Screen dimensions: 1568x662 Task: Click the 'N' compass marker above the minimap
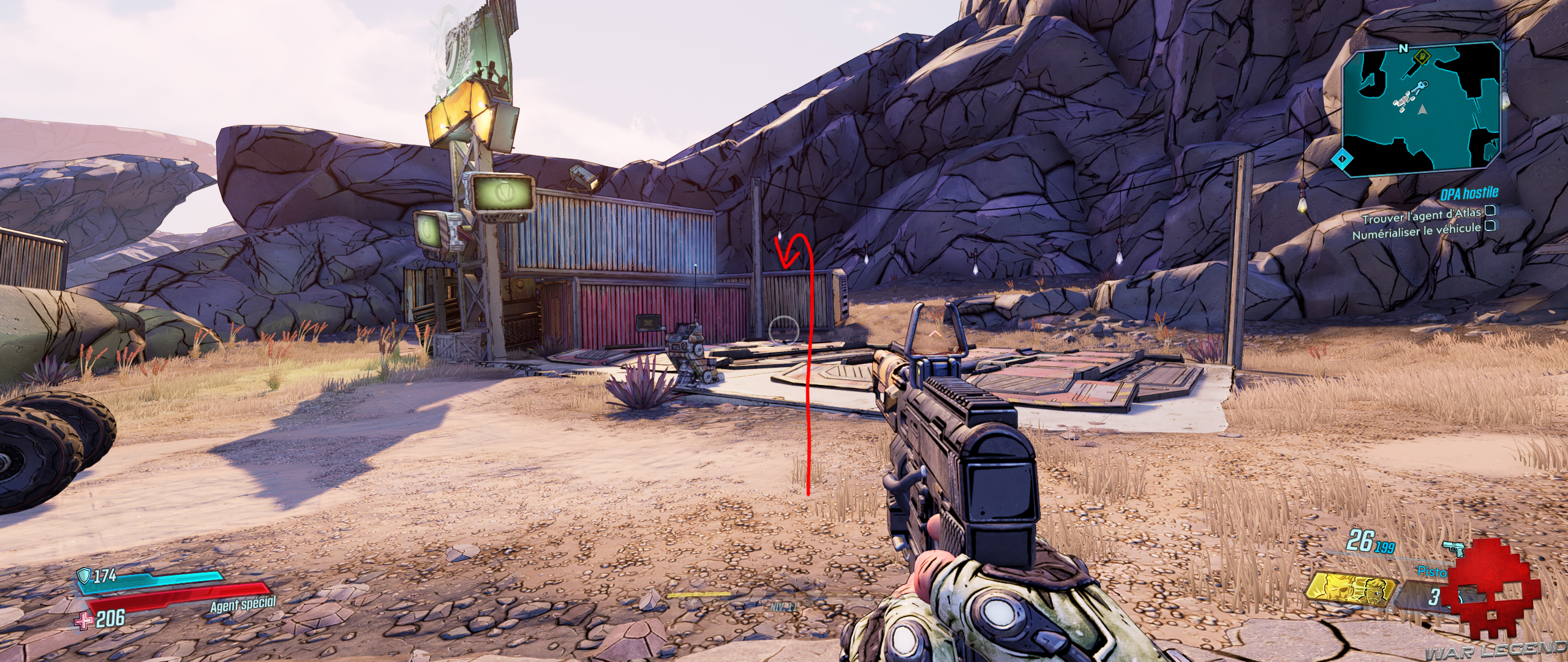[1403, 48]
